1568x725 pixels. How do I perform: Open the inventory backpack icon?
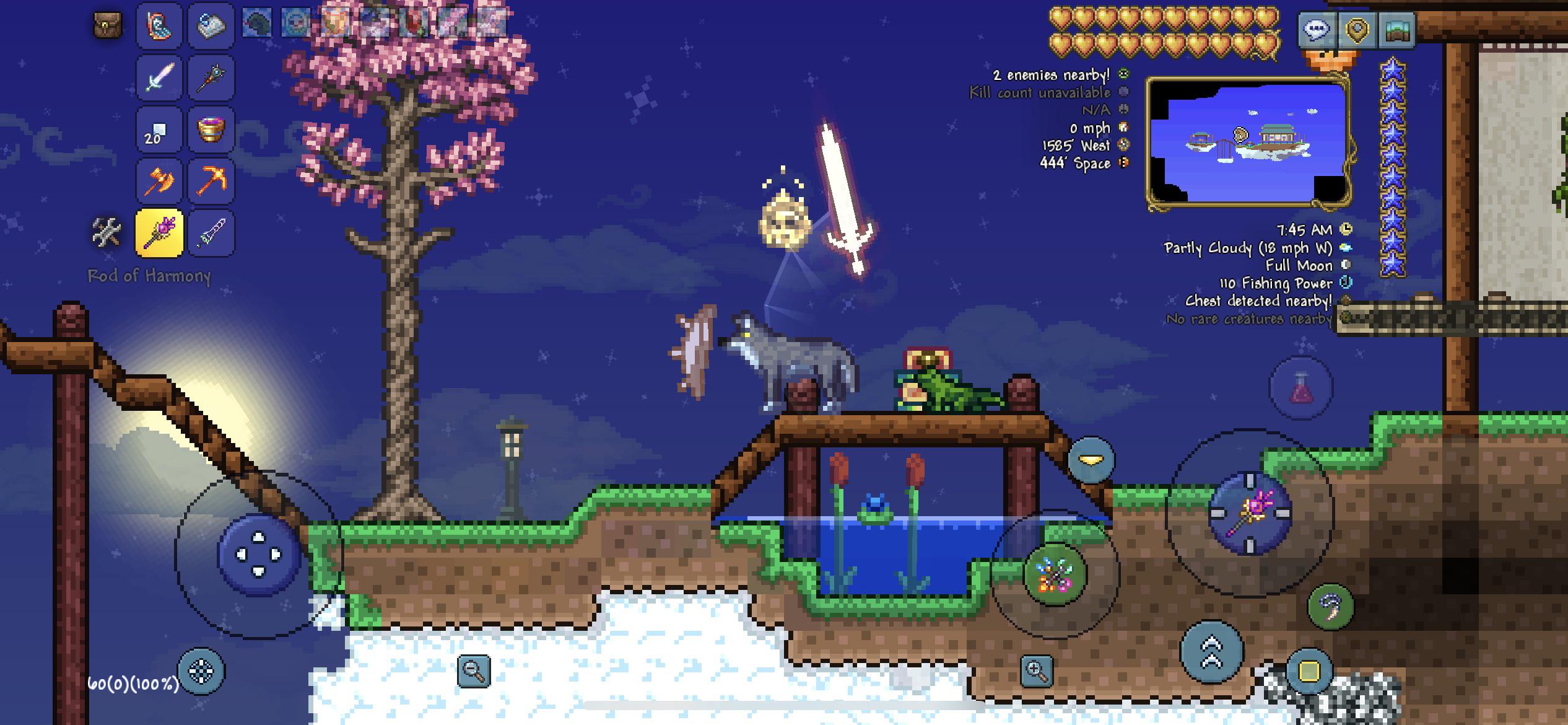(107, 25)
